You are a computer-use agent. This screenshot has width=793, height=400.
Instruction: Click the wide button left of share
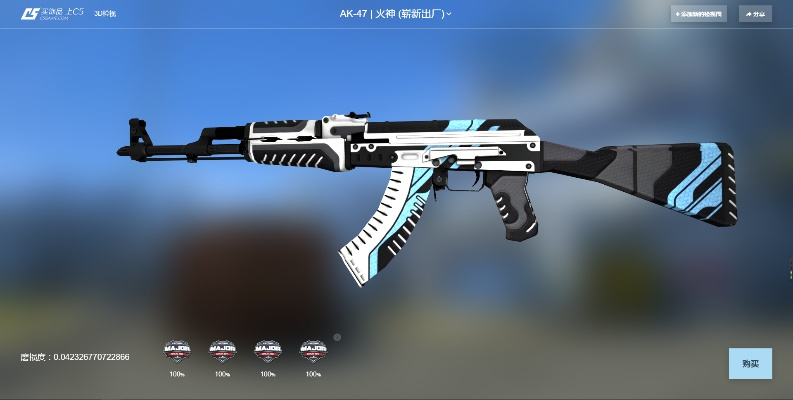click(700, 14)
